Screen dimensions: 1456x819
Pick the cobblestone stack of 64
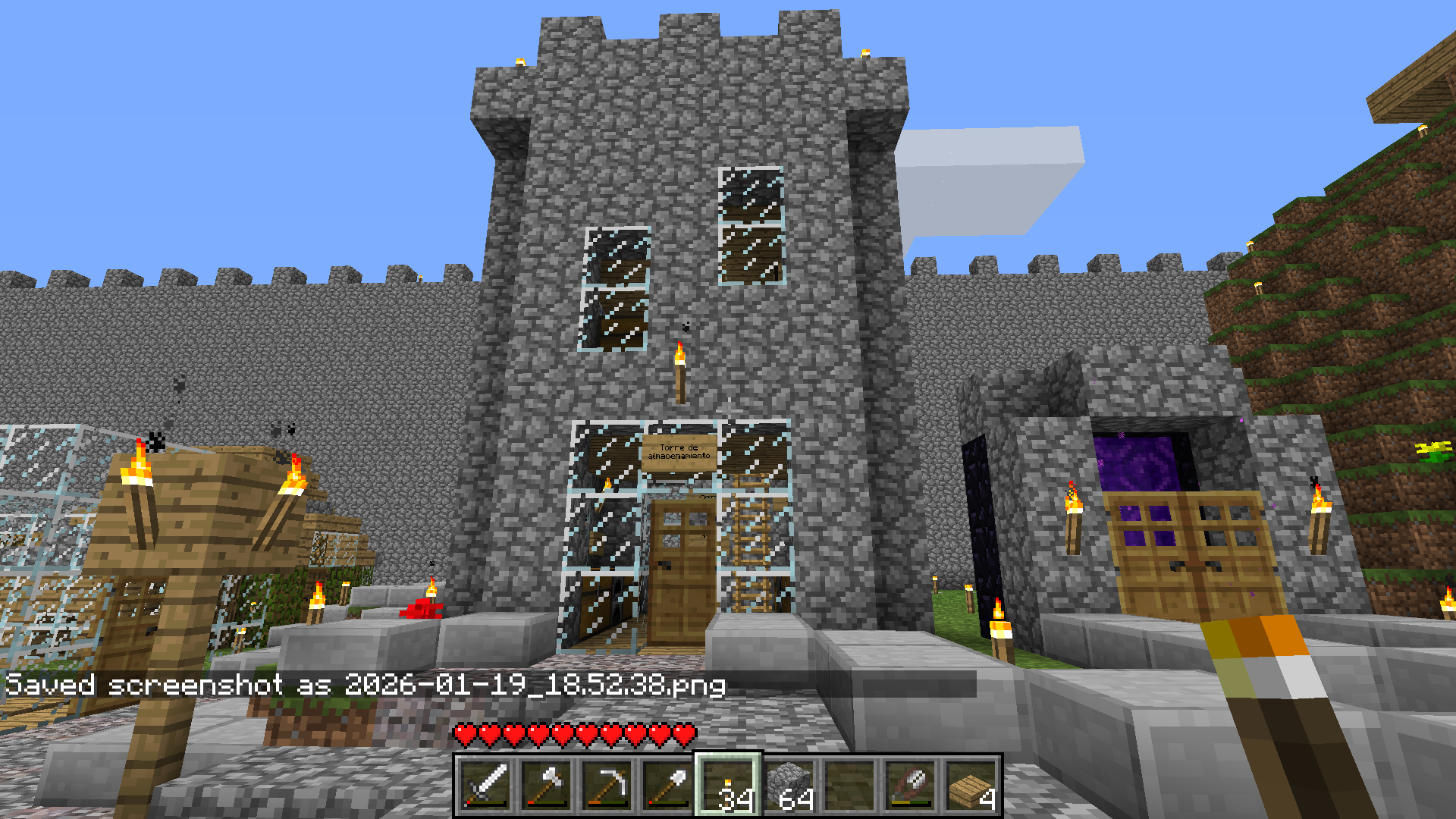tap(789, 786)
